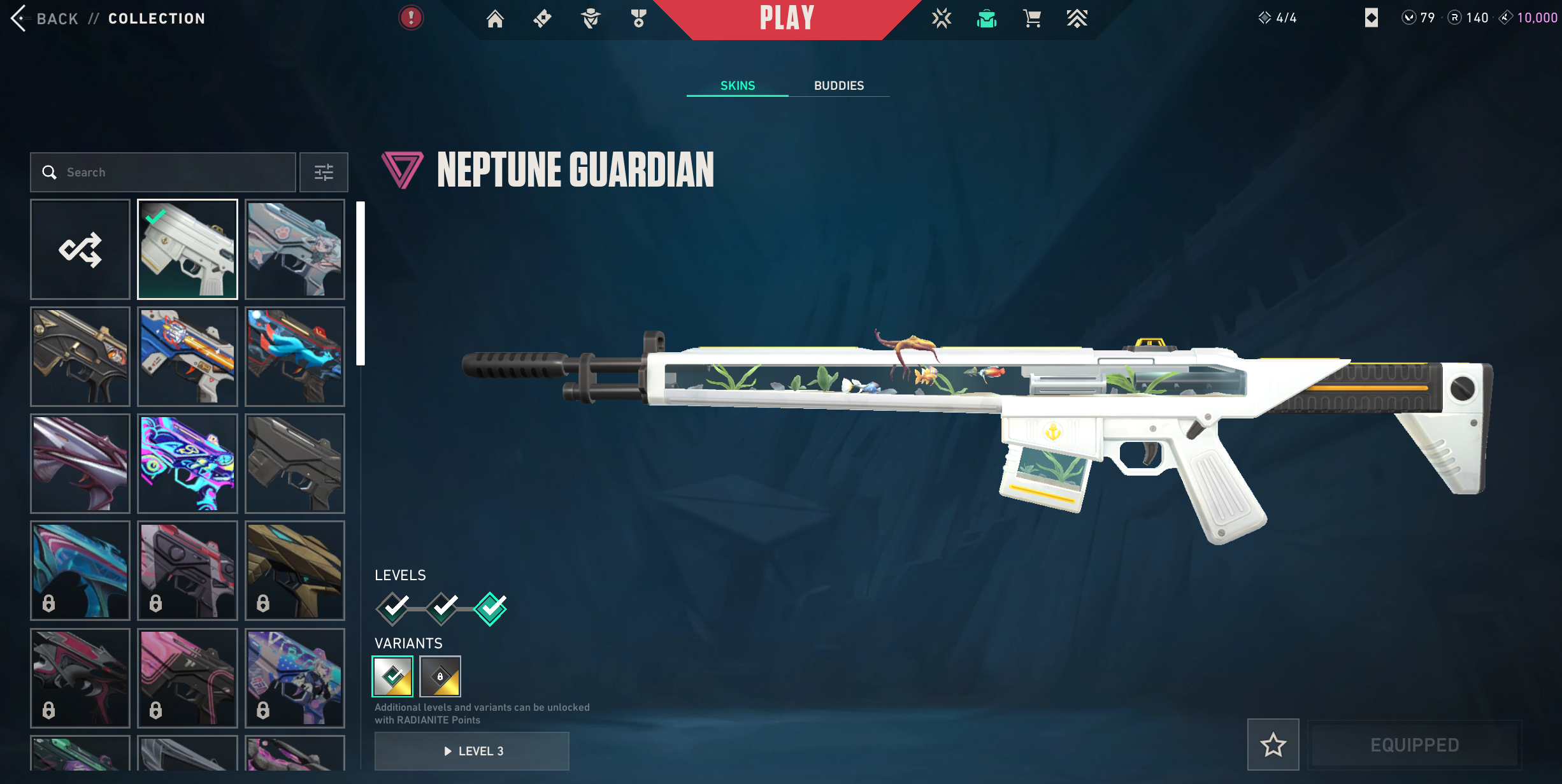Go back from the Collection screen
The image size is (1562, 784).
[x=45, y=18]
